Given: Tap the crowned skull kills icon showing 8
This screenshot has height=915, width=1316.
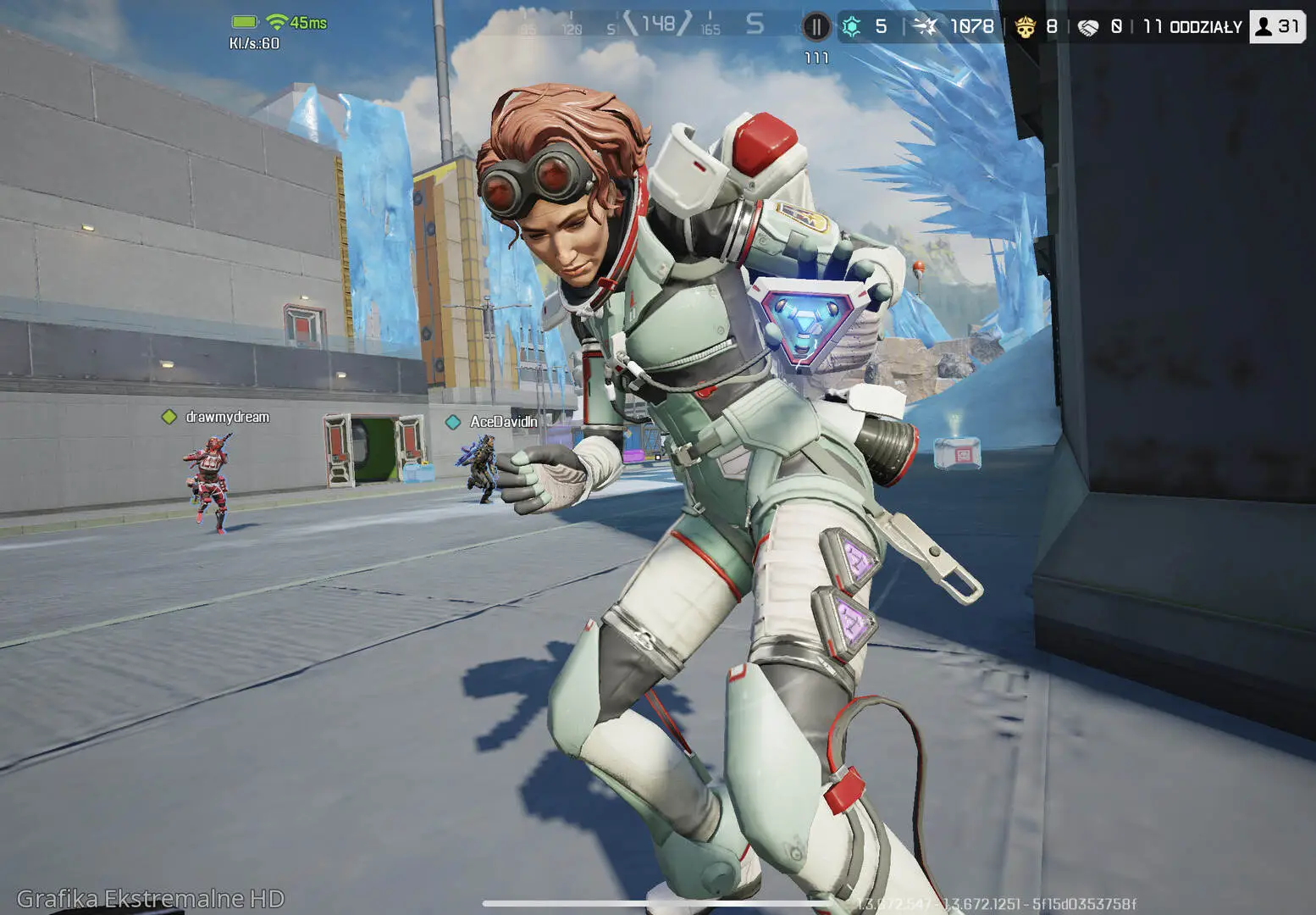Looking at the screenshot, I should [x=1026, y=26].
